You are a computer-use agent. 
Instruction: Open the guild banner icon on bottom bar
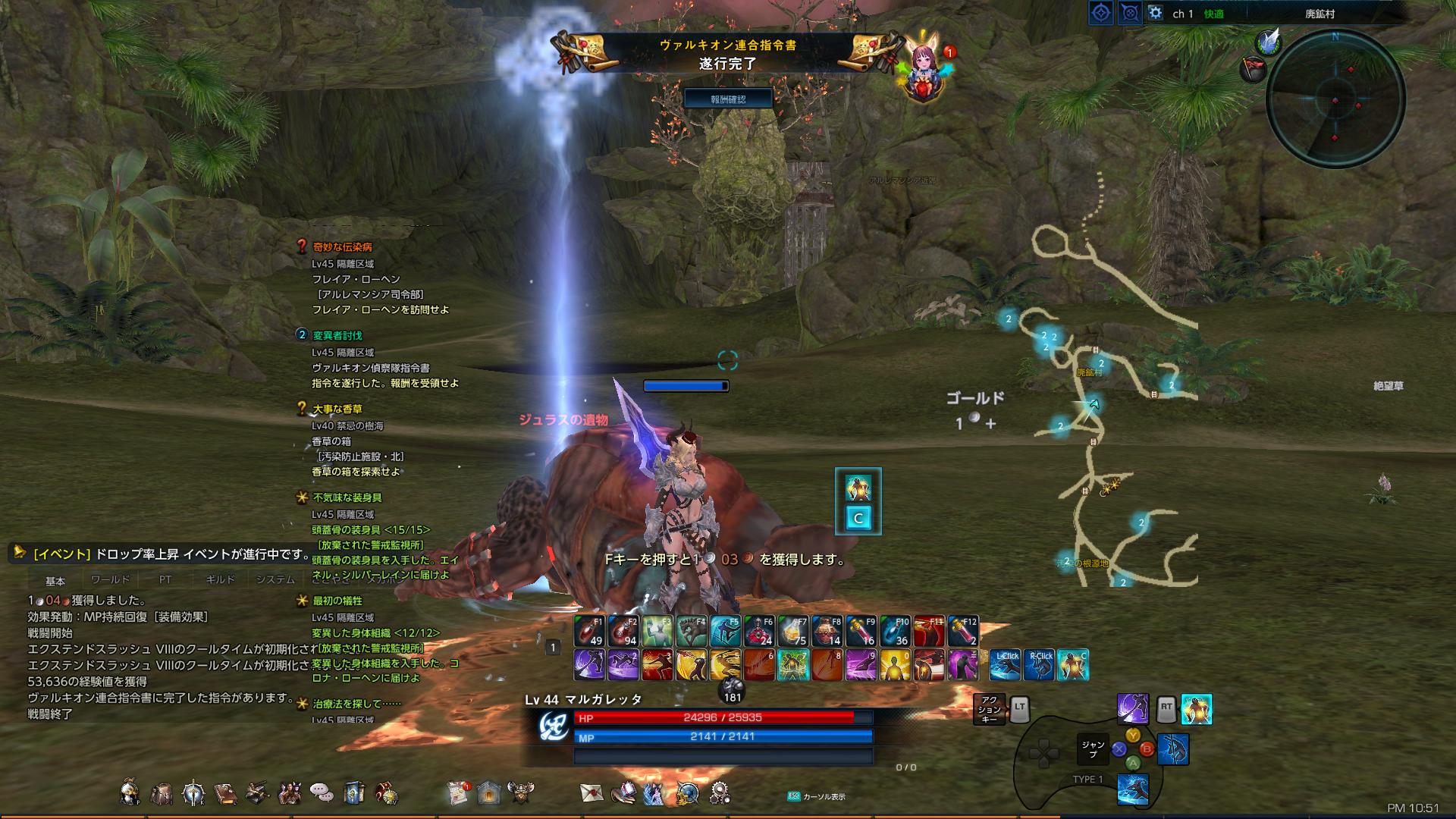coord(353,791)
